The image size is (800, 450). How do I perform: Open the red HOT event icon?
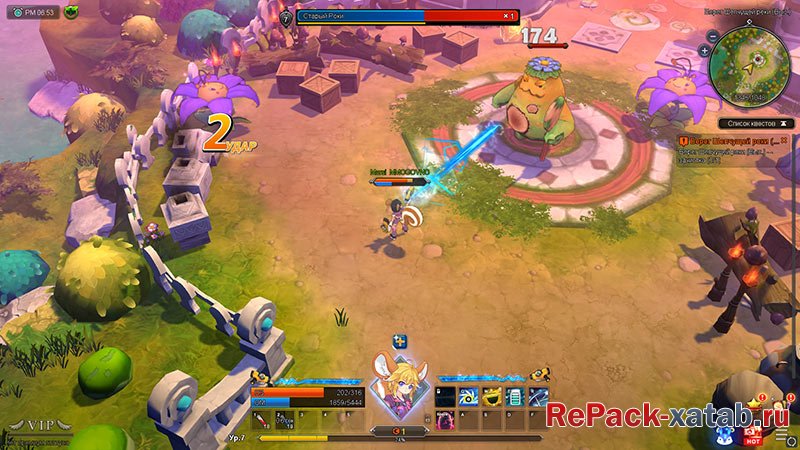753,435
